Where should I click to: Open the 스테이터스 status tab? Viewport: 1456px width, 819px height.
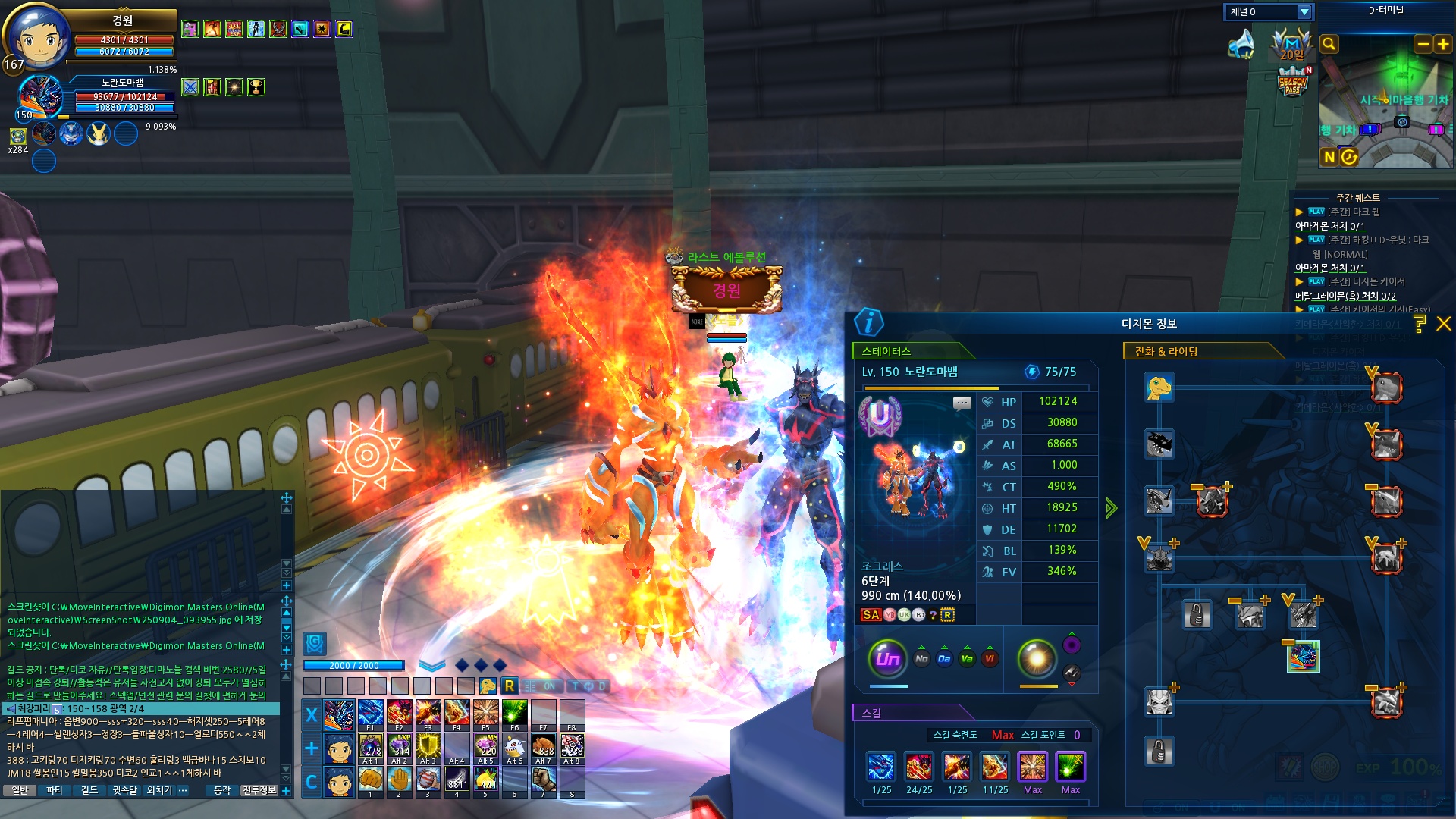886,351
